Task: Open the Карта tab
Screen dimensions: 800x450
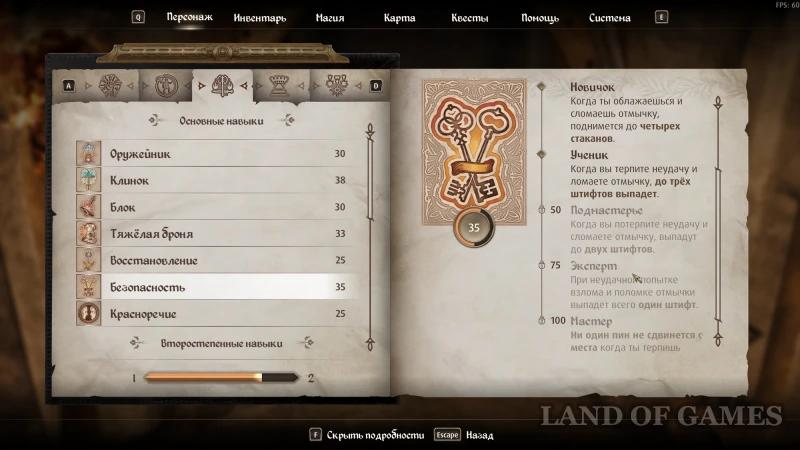Action: (400, 18)
